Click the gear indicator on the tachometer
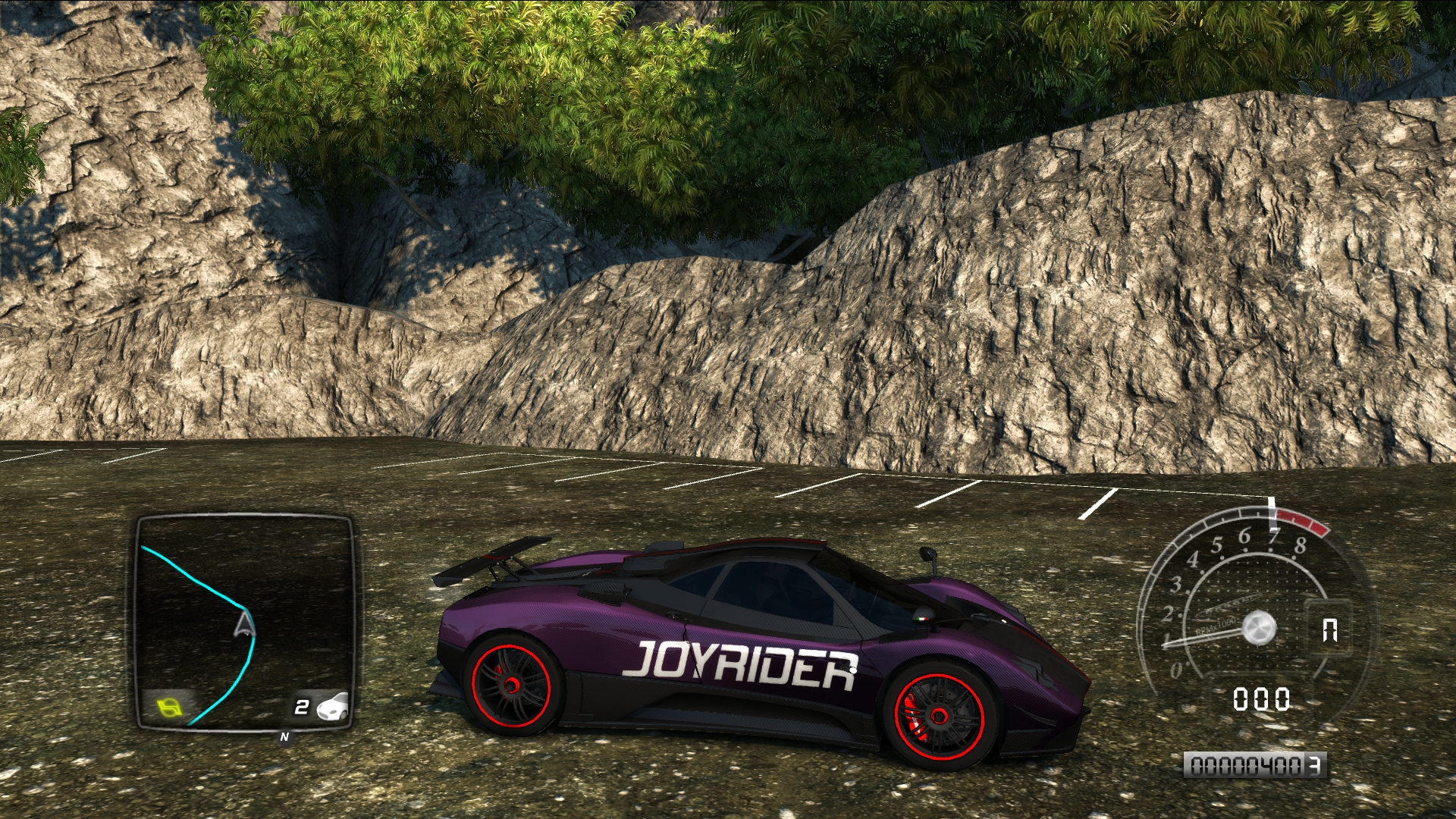The width and height of the screenshot is (1456, 819). pyautogui.click(x=1329, y=630)
